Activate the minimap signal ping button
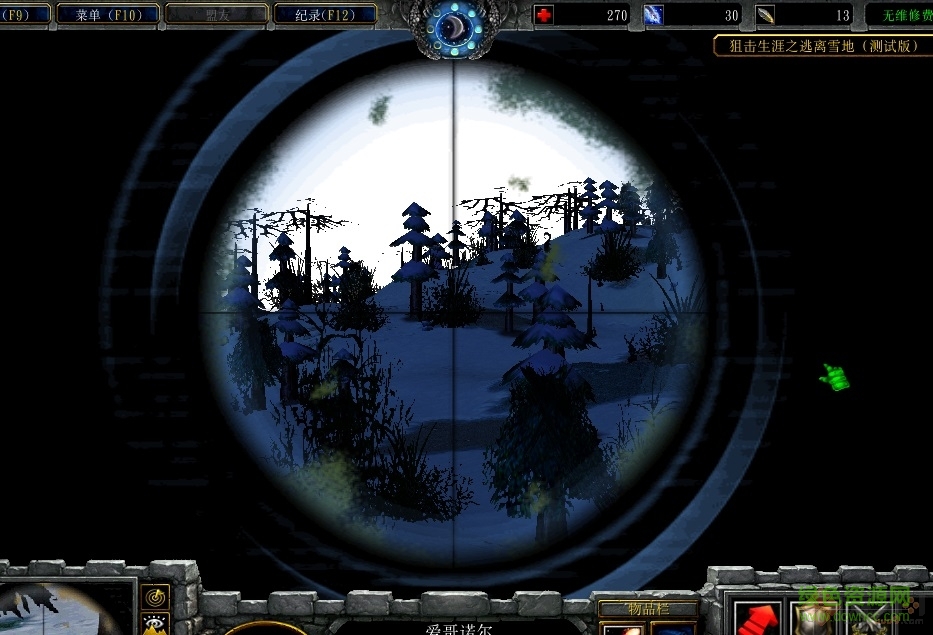The image size is (933, 635). pyautogui.click(x=155, y=598)
